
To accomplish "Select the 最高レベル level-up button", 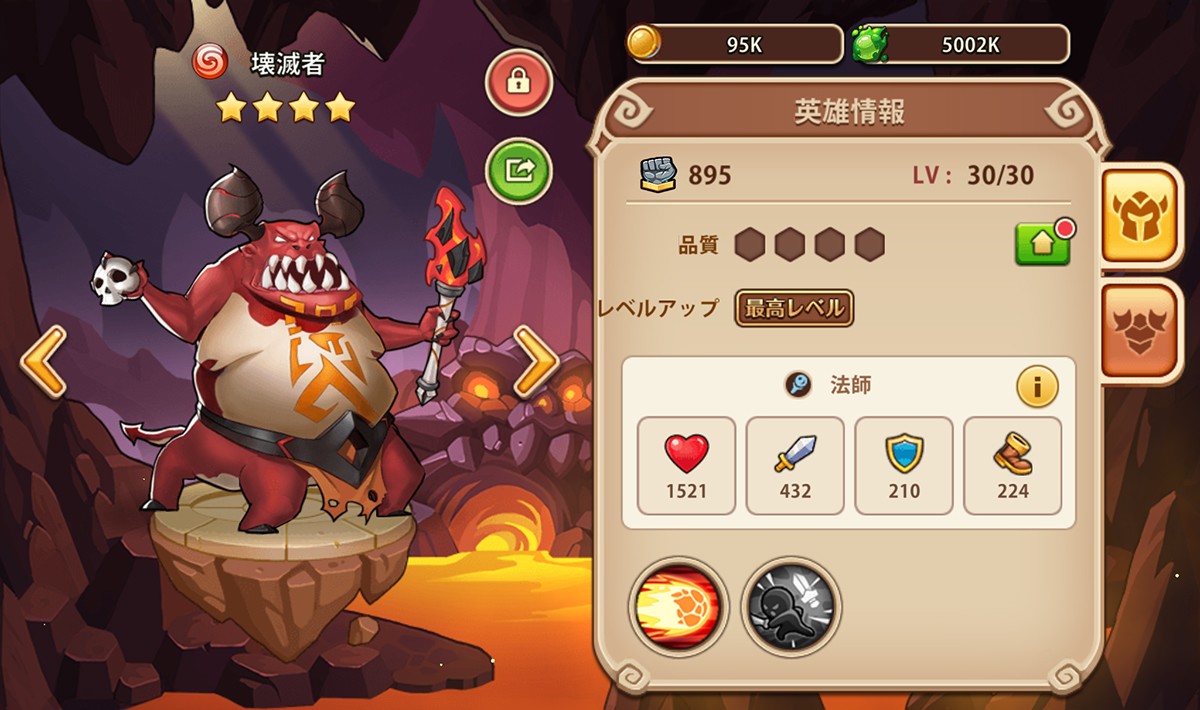I will [794, 308].
